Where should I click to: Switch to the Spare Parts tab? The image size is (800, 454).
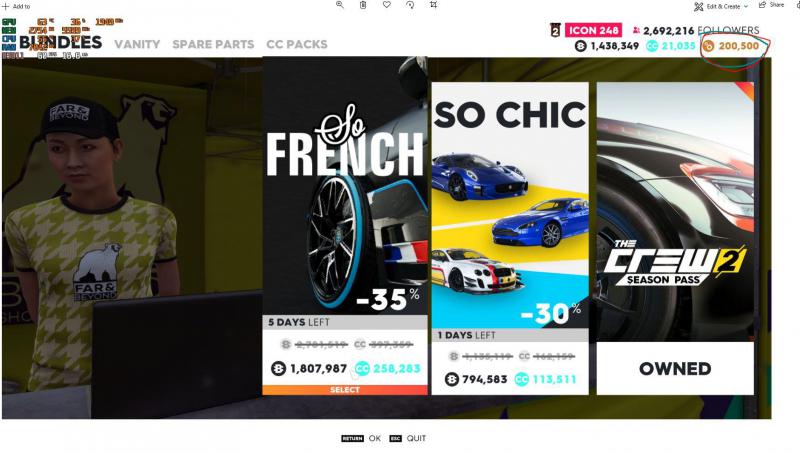[x=213, y=44]
